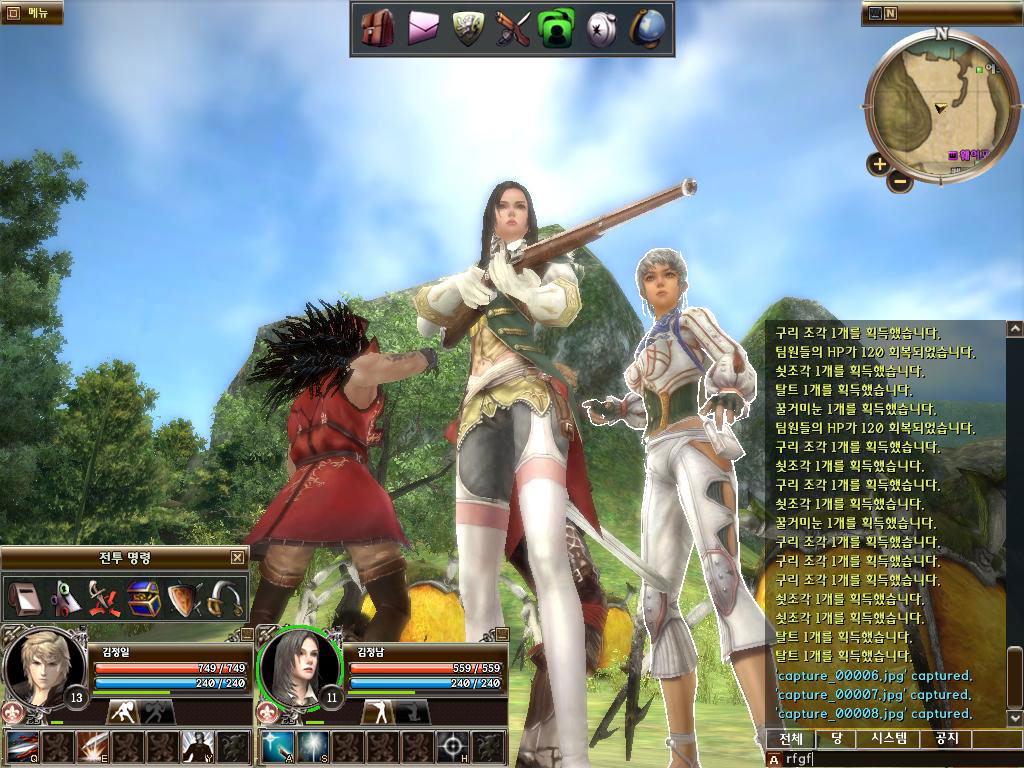Click the minimap zoom-in plus button
This screenshot has height=768, width=1024.
pyautogui.click(x=878, y=164)
